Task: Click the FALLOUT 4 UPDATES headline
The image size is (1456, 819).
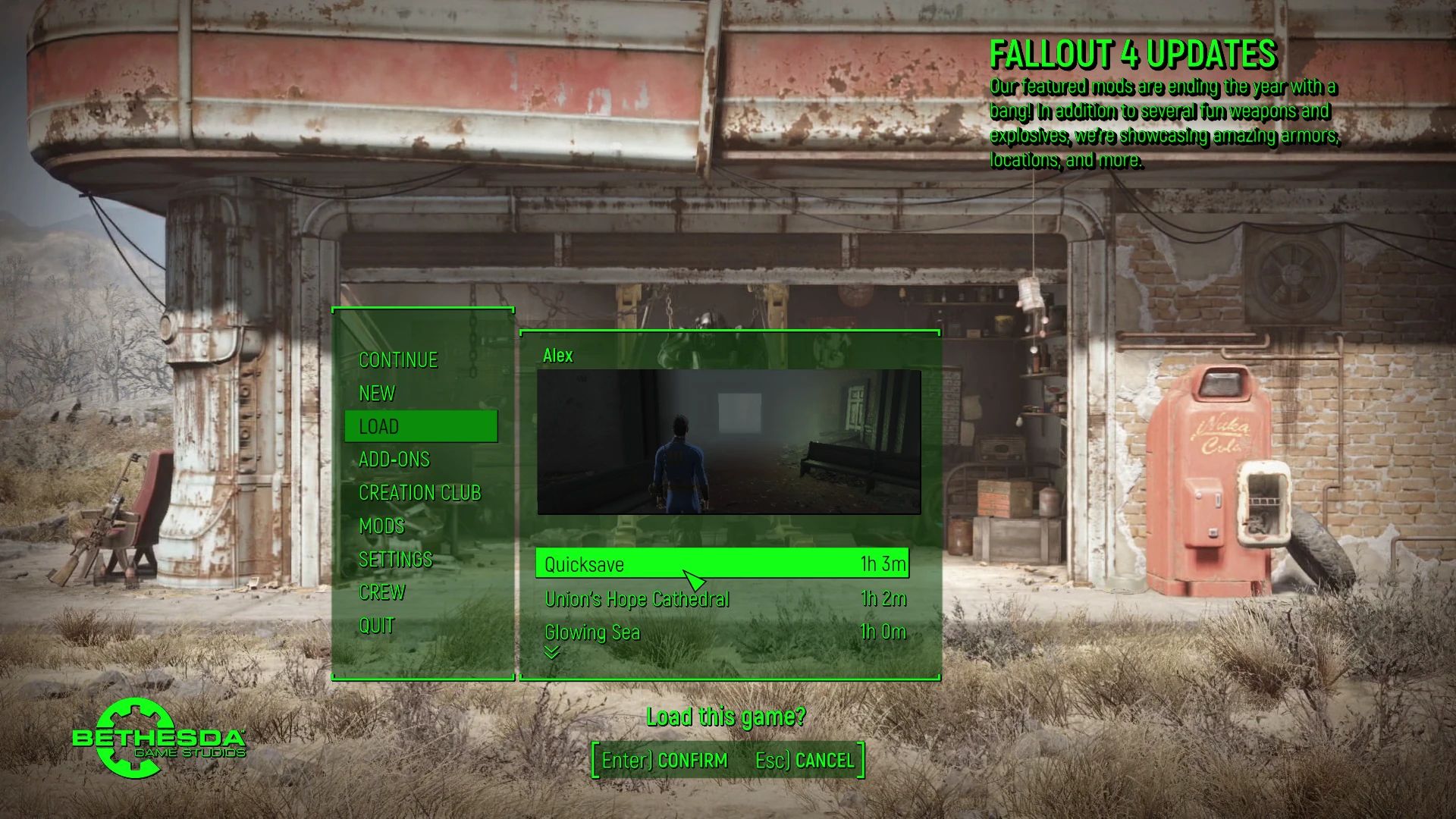Action: 1133,54
